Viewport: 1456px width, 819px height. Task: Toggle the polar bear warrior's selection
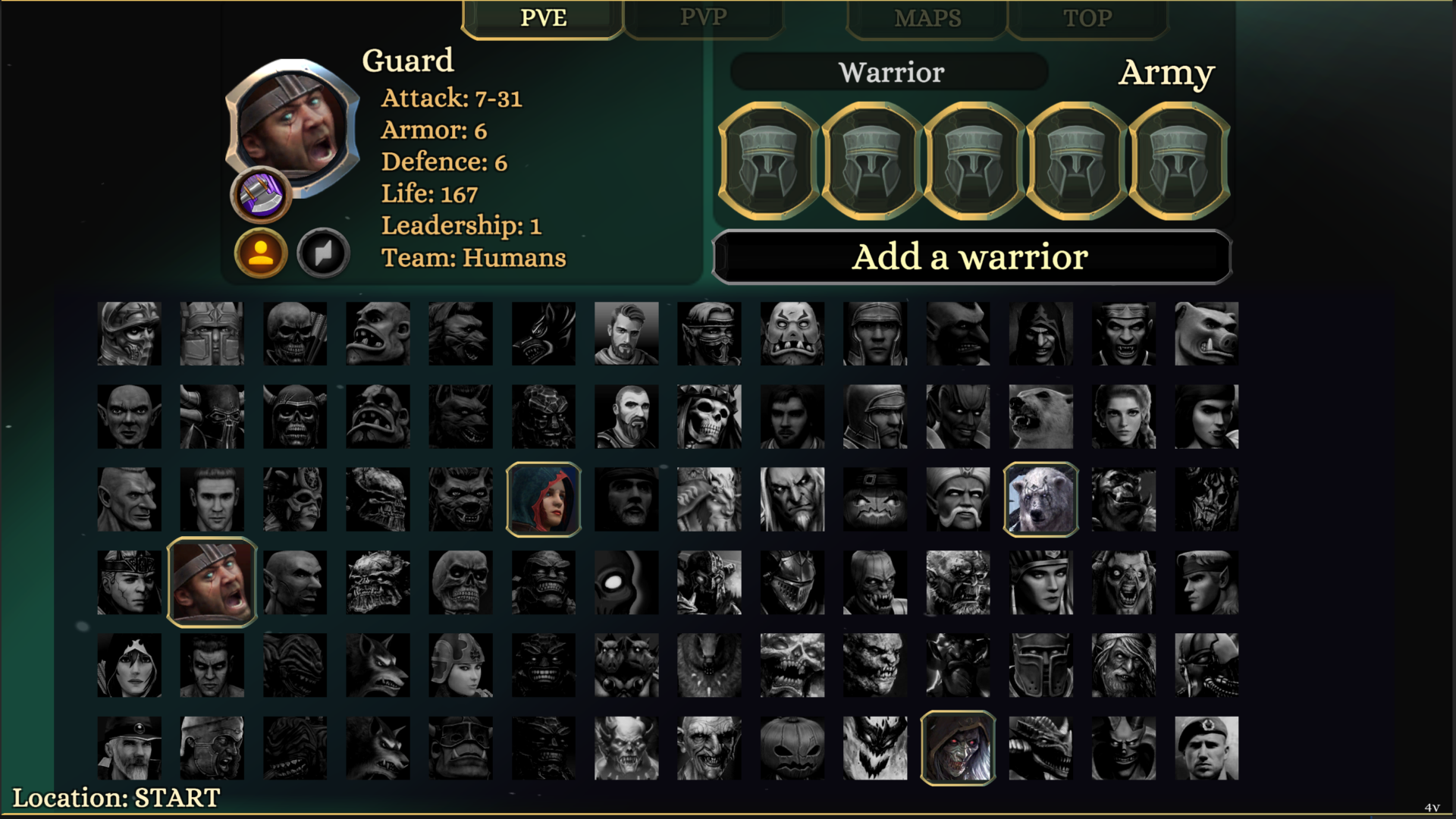[1041, 499]
